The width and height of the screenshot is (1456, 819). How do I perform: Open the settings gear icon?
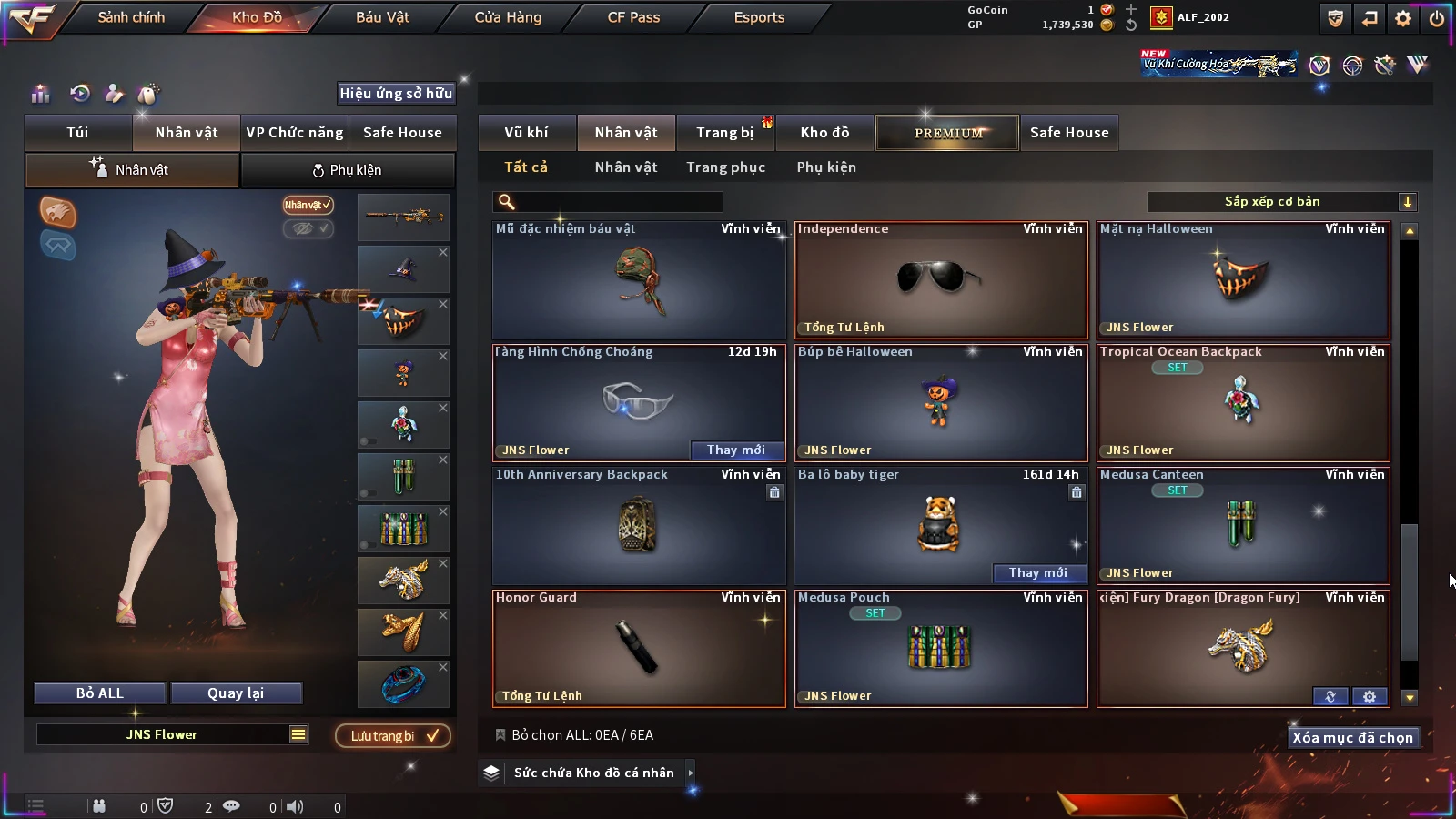1403,18
